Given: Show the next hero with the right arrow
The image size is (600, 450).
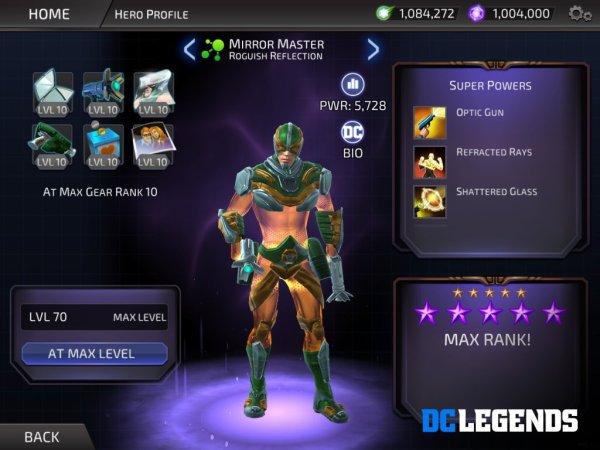Looking at the screenshot, I should pyautogui.click(x=373, y=49).
